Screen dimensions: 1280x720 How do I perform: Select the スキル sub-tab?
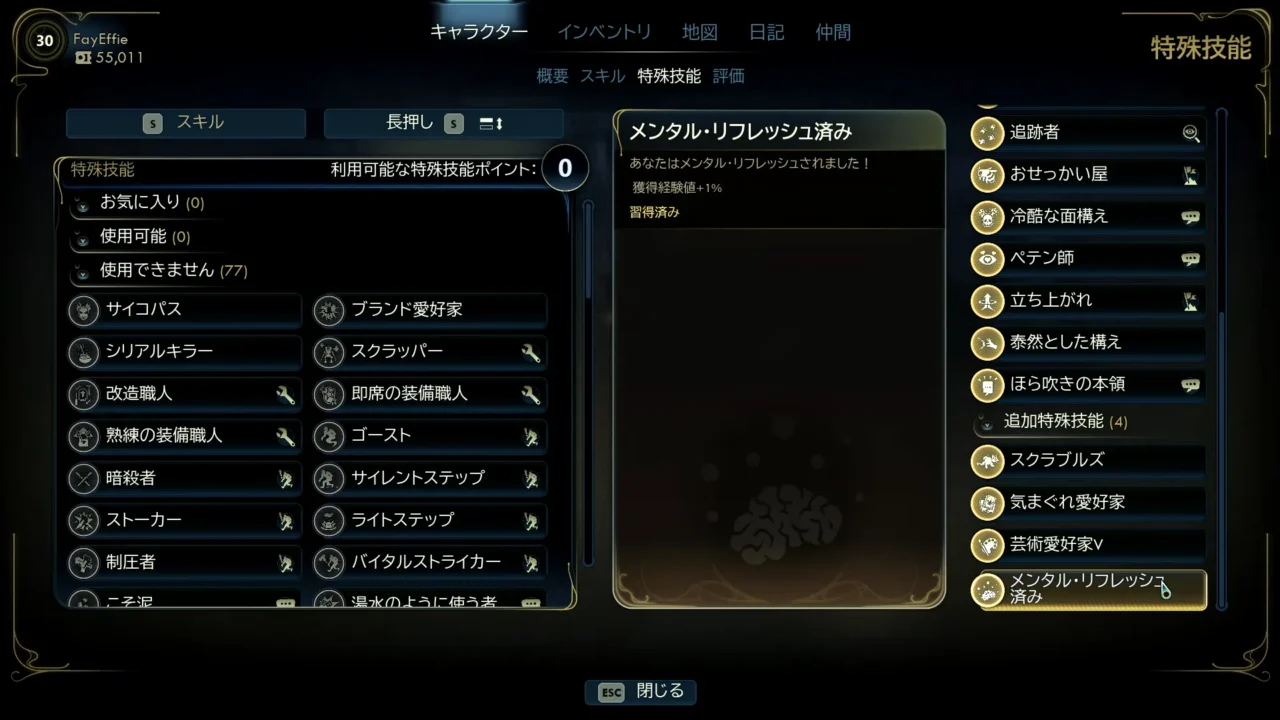click(x=602, y=76)
